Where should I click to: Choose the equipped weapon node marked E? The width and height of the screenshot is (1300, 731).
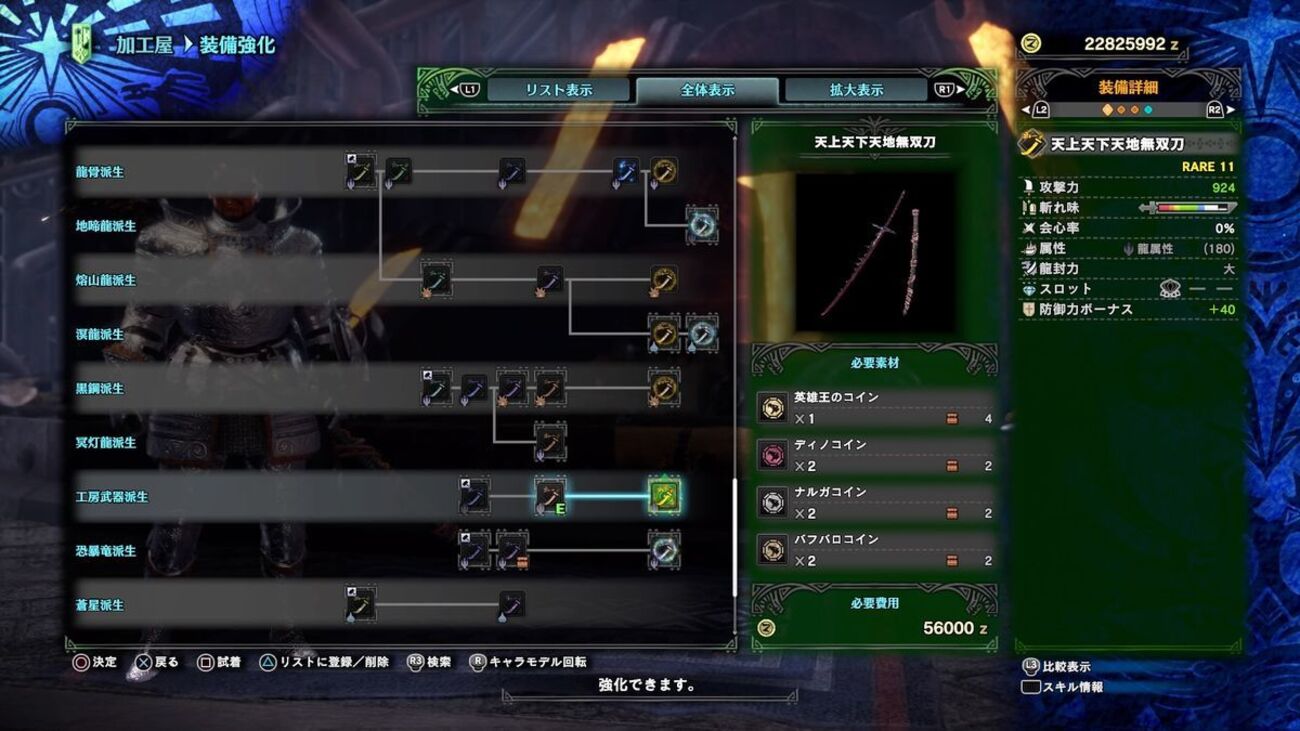click(550, 496)
